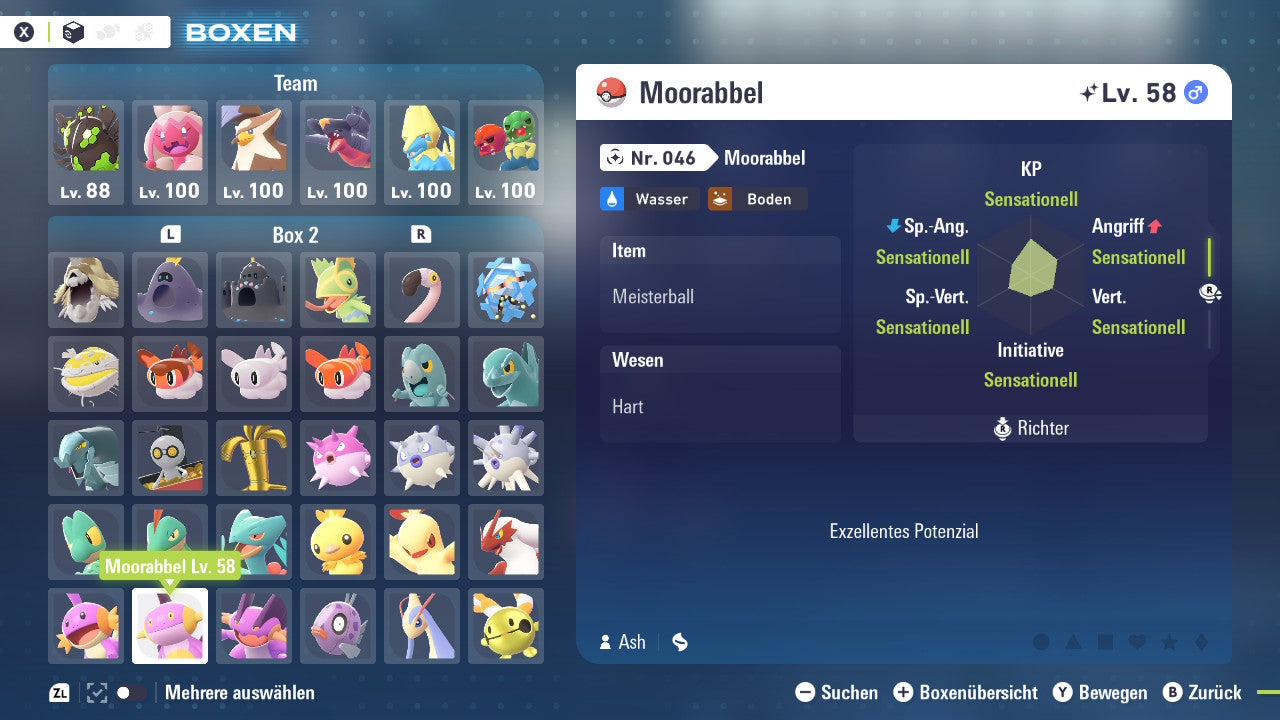Image resolution: width=1280 pixels, height=720 pixels.
Task: Click the R button icon beside the stat radar
Action: click(1210, 293)
